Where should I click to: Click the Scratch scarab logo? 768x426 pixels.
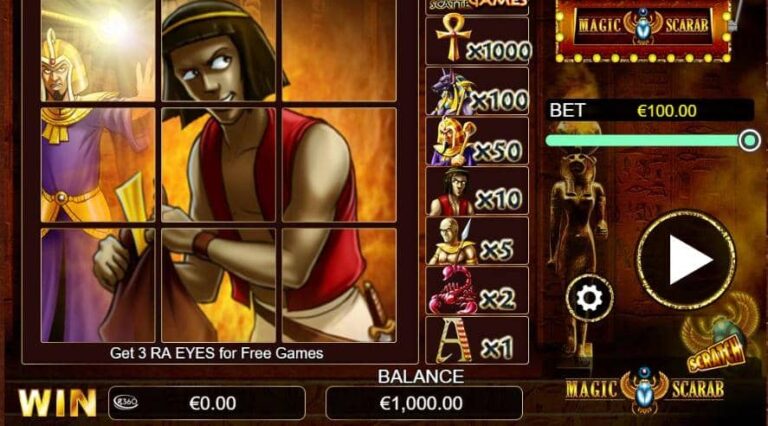coord(718,341)
